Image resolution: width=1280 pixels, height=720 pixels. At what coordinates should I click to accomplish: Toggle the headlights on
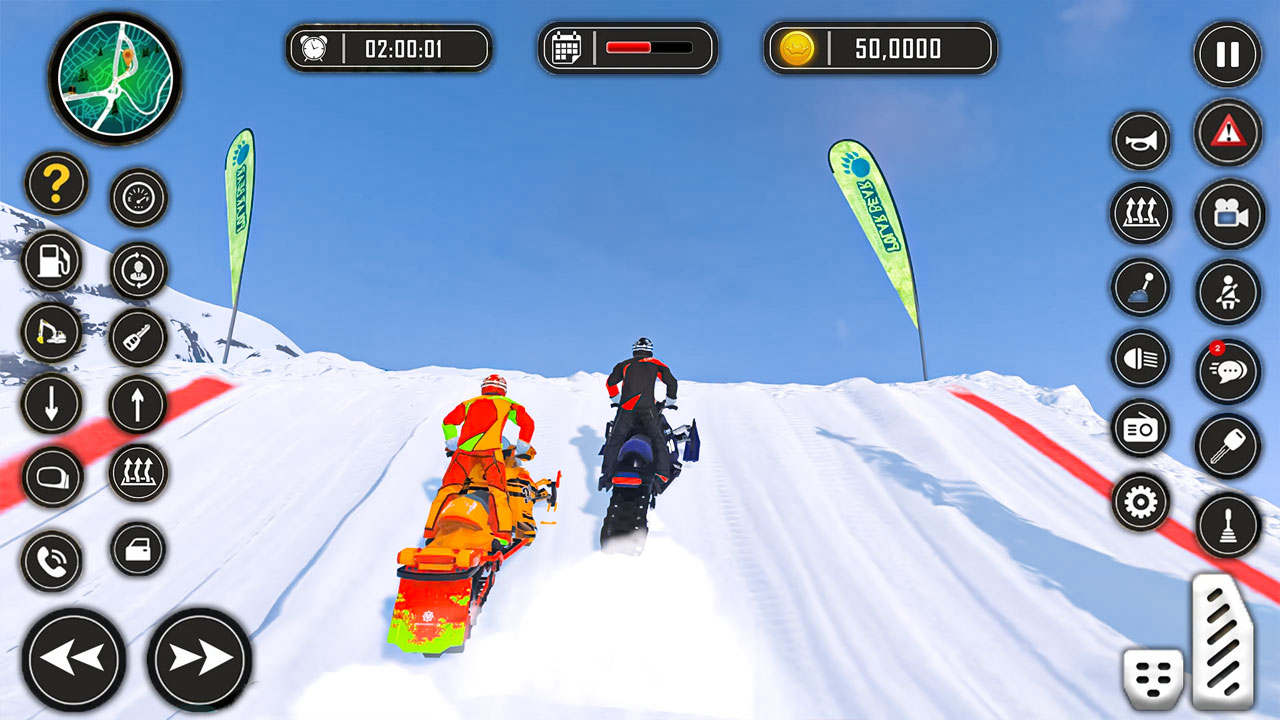click(x=1140, y=360)
